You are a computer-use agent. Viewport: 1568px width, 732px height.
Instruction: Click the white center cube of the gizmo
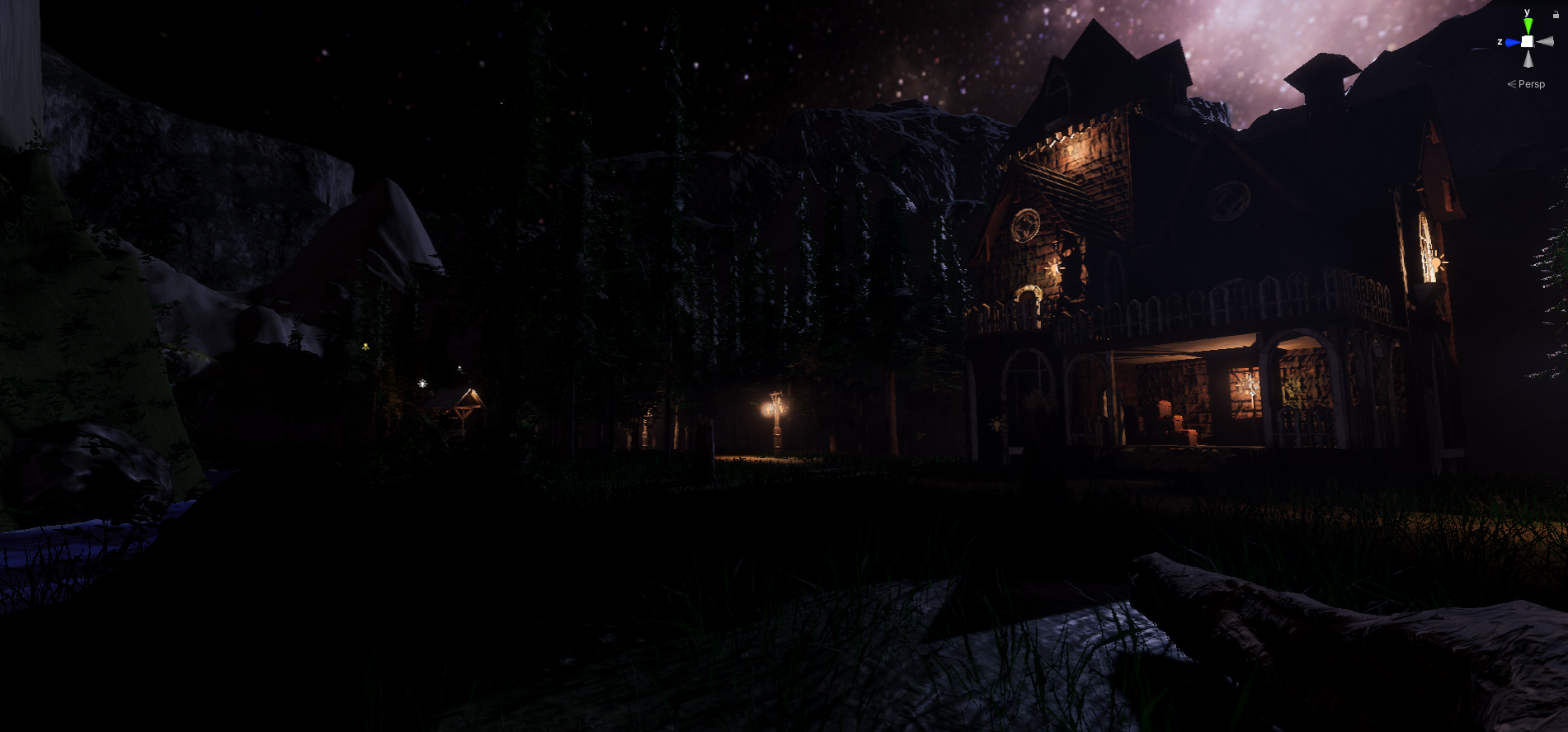tap(1528, 41)
